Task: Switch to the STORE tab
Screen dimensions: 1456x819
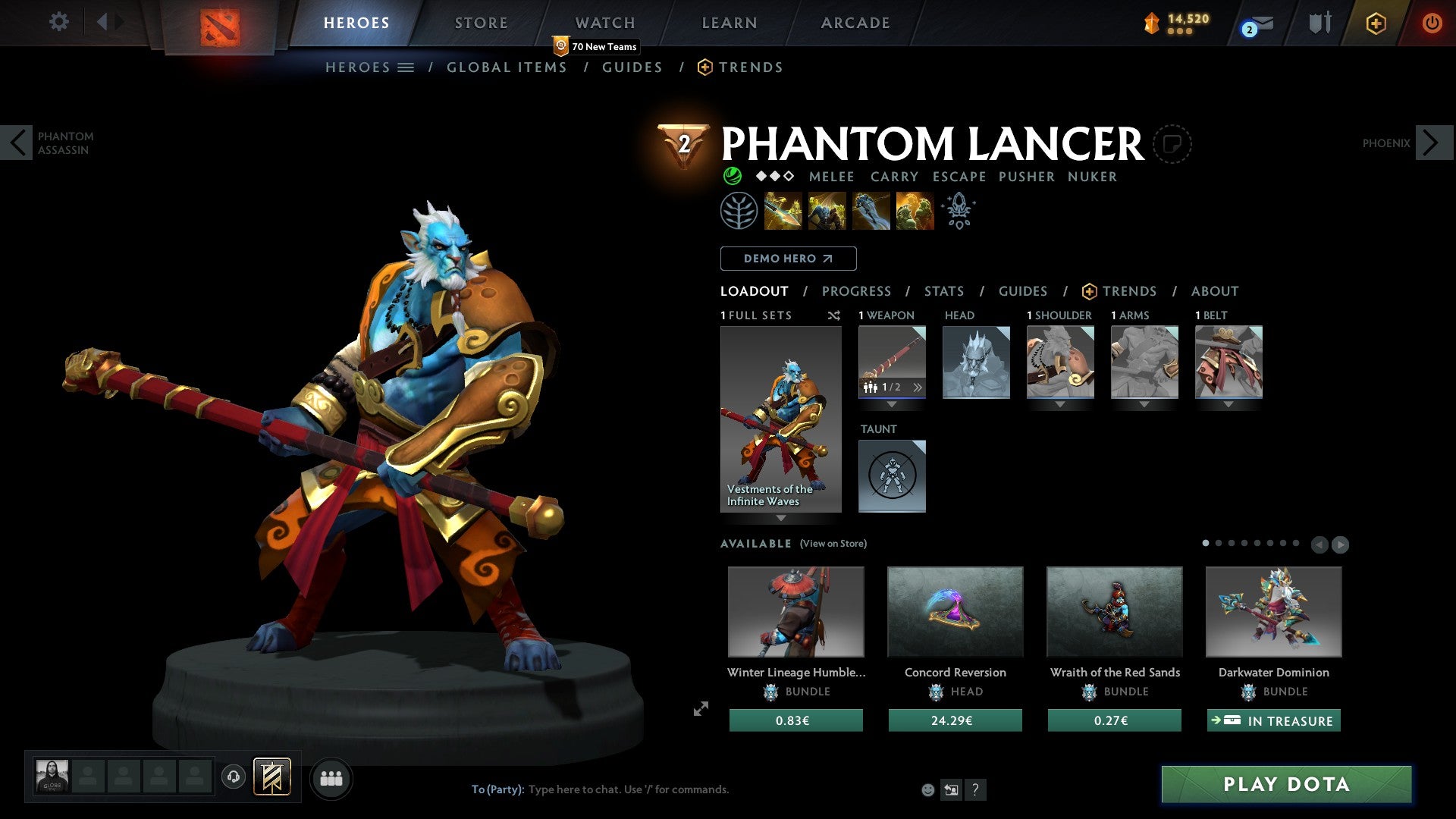Action: 481,22
